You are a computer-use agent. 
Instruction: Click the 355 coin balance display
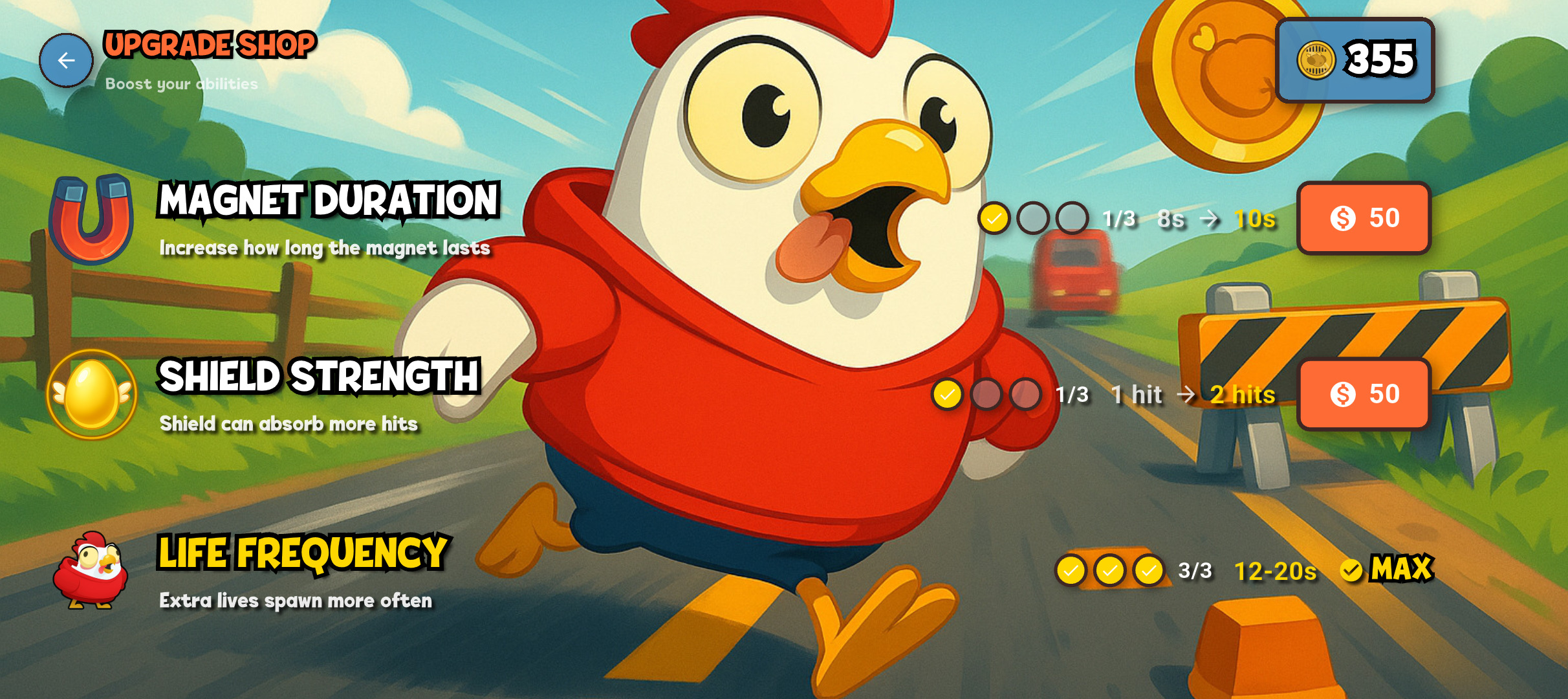(x=1354, y=59)
